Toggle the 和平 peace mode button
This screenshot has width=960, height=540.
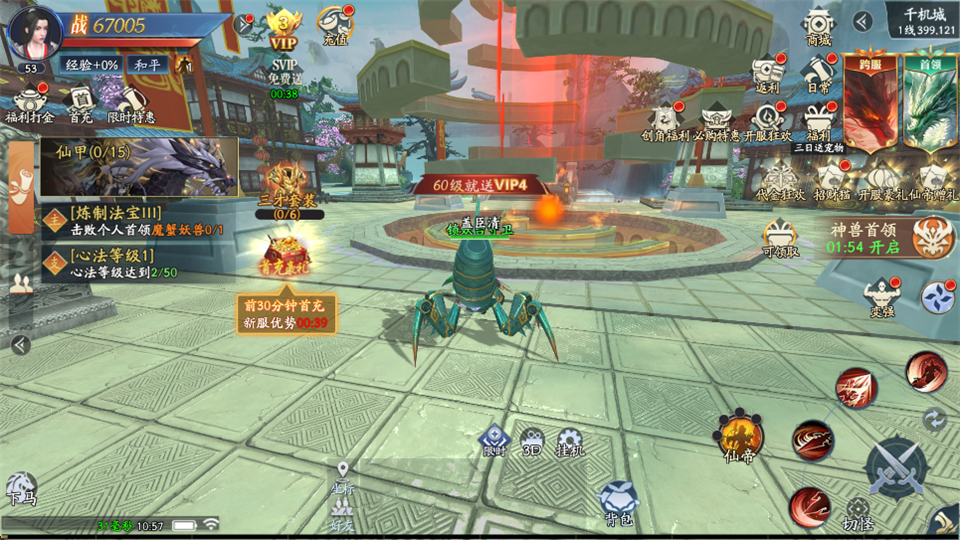[x=150, y=64]
